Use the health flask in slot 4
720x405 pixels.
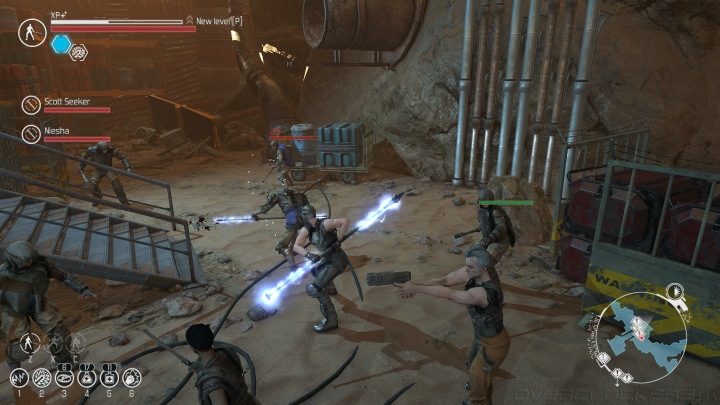(86, 378)
